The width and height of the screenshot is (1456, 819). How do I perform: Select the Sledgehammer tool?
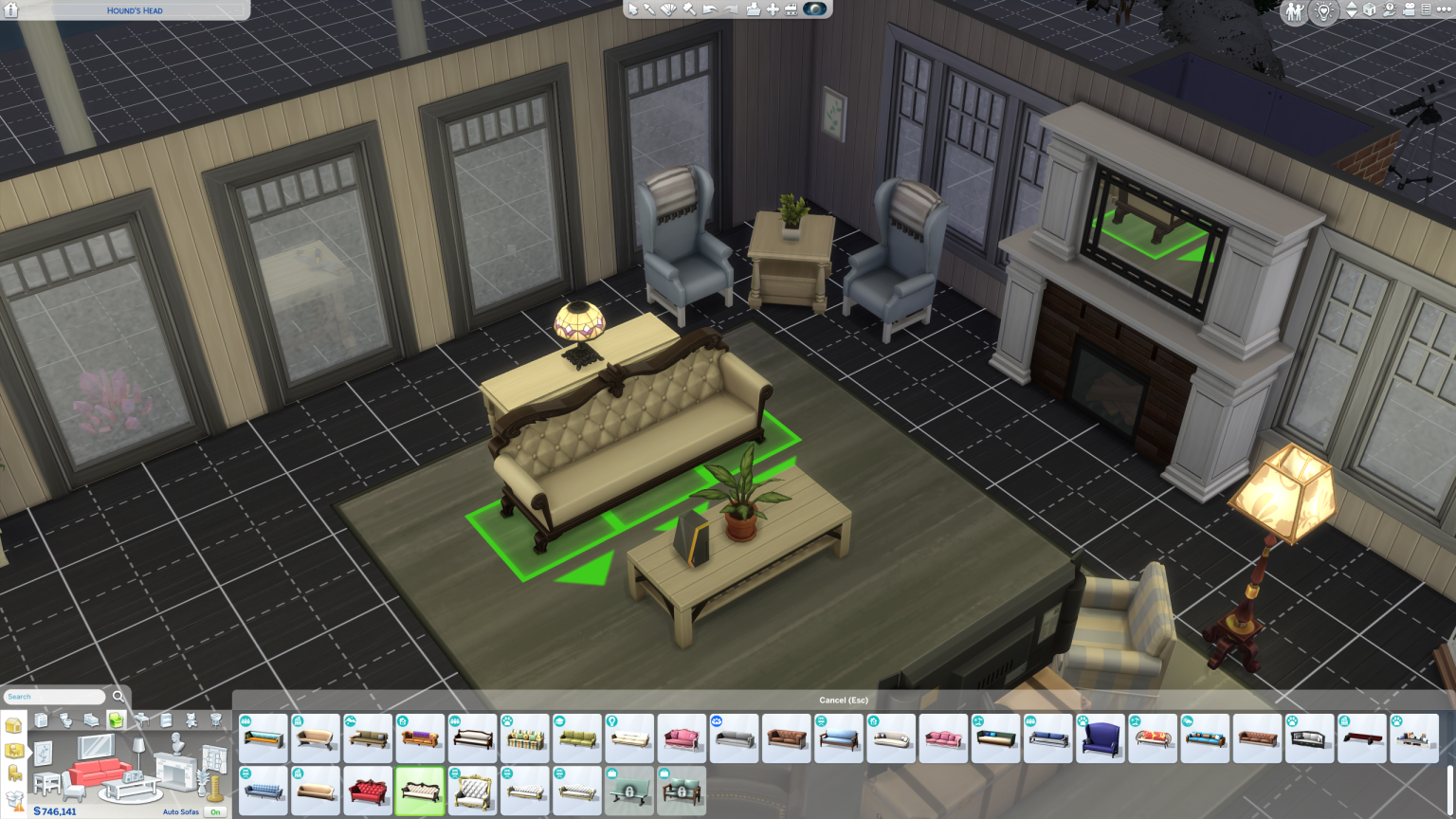[689, 9]
